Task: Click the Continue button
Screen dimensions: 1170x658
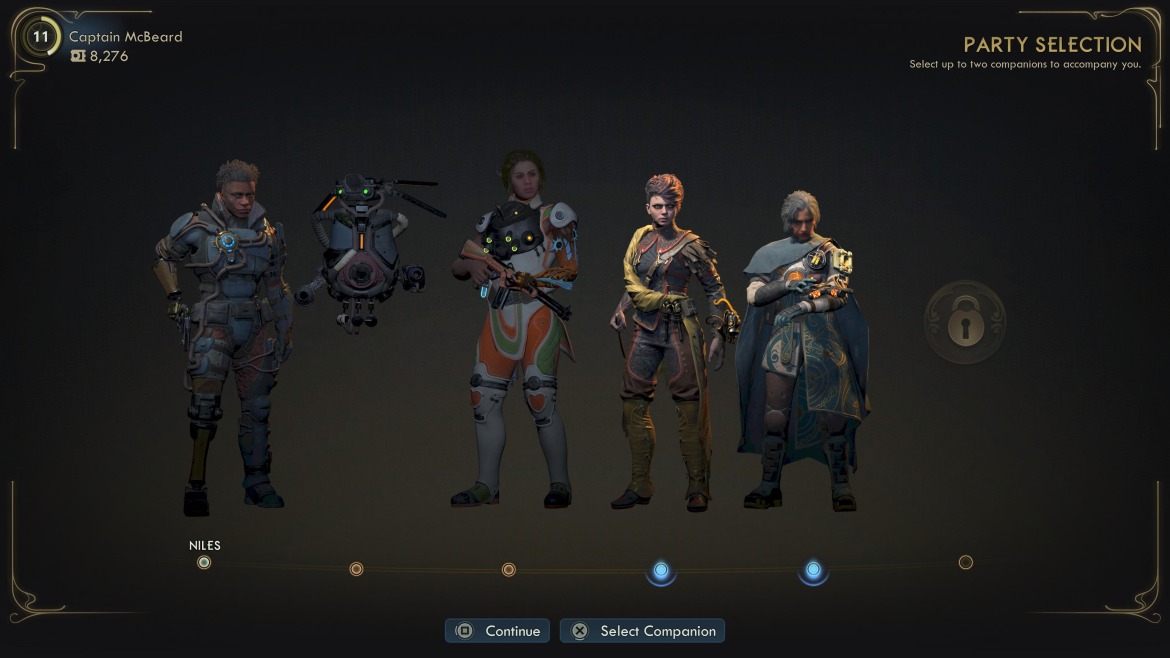Action: pos(498,631)
